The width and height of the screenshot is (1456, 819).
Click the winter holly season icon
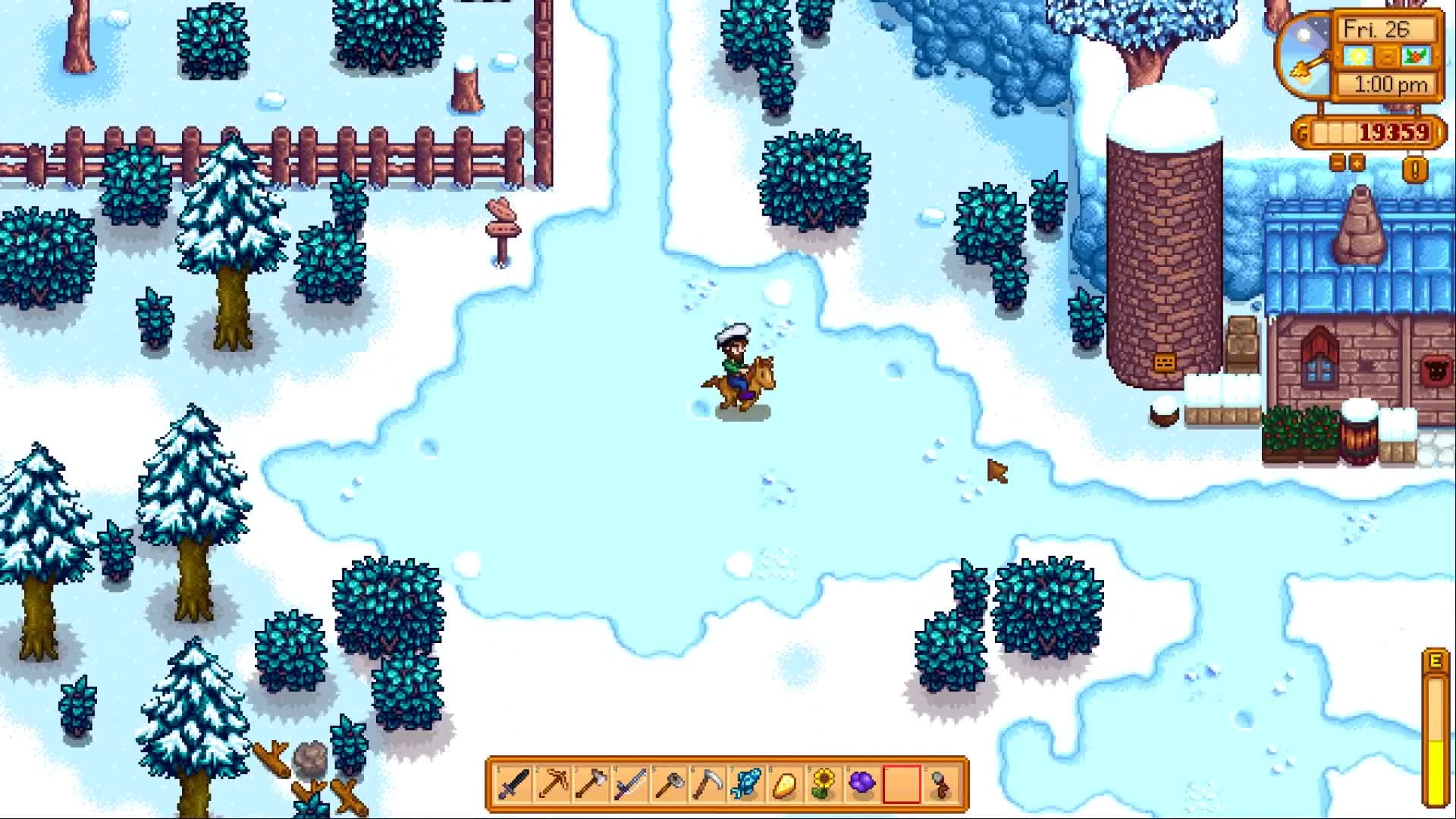tap(1414, 55)
